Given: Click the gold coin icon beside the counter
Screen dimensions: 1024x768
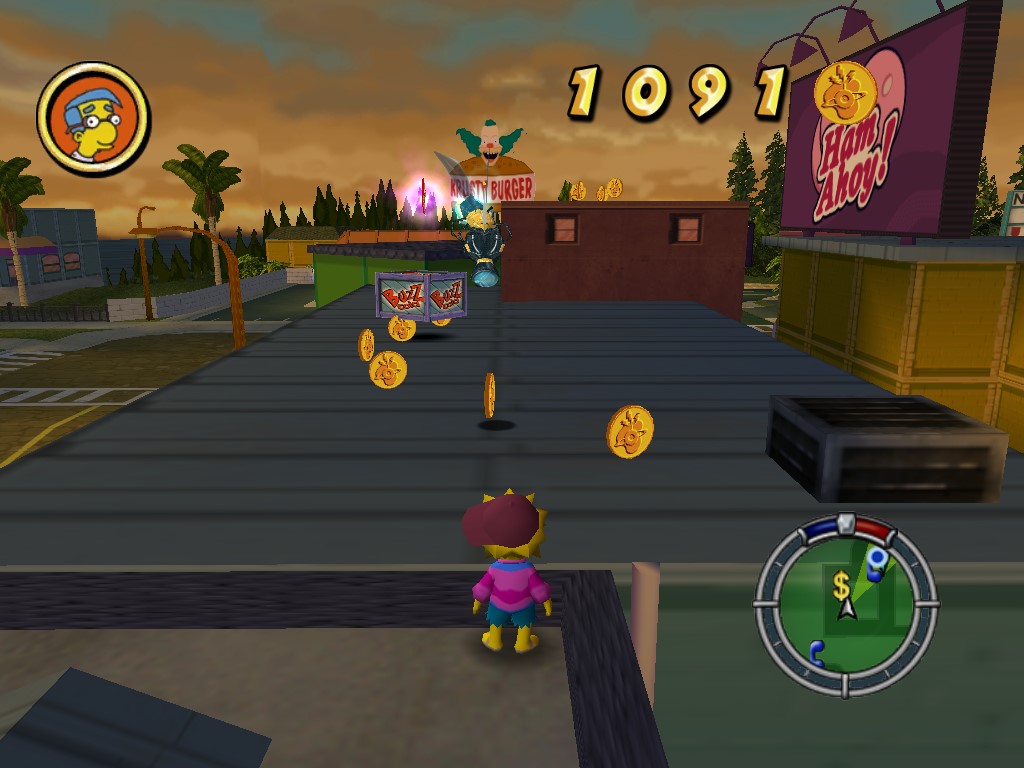Looking at the screenshot, I should click(x=845, y=92).
